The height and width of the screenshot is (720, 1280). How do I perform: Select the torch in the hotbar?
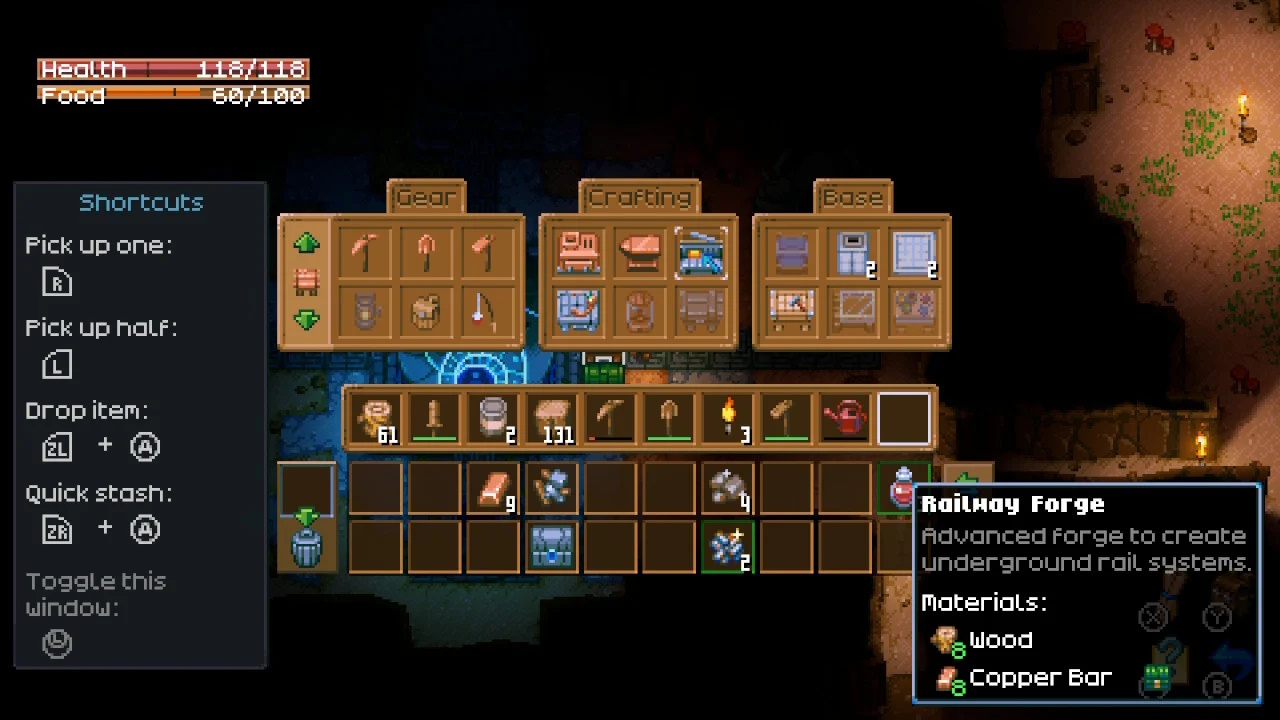click(728, 418)
